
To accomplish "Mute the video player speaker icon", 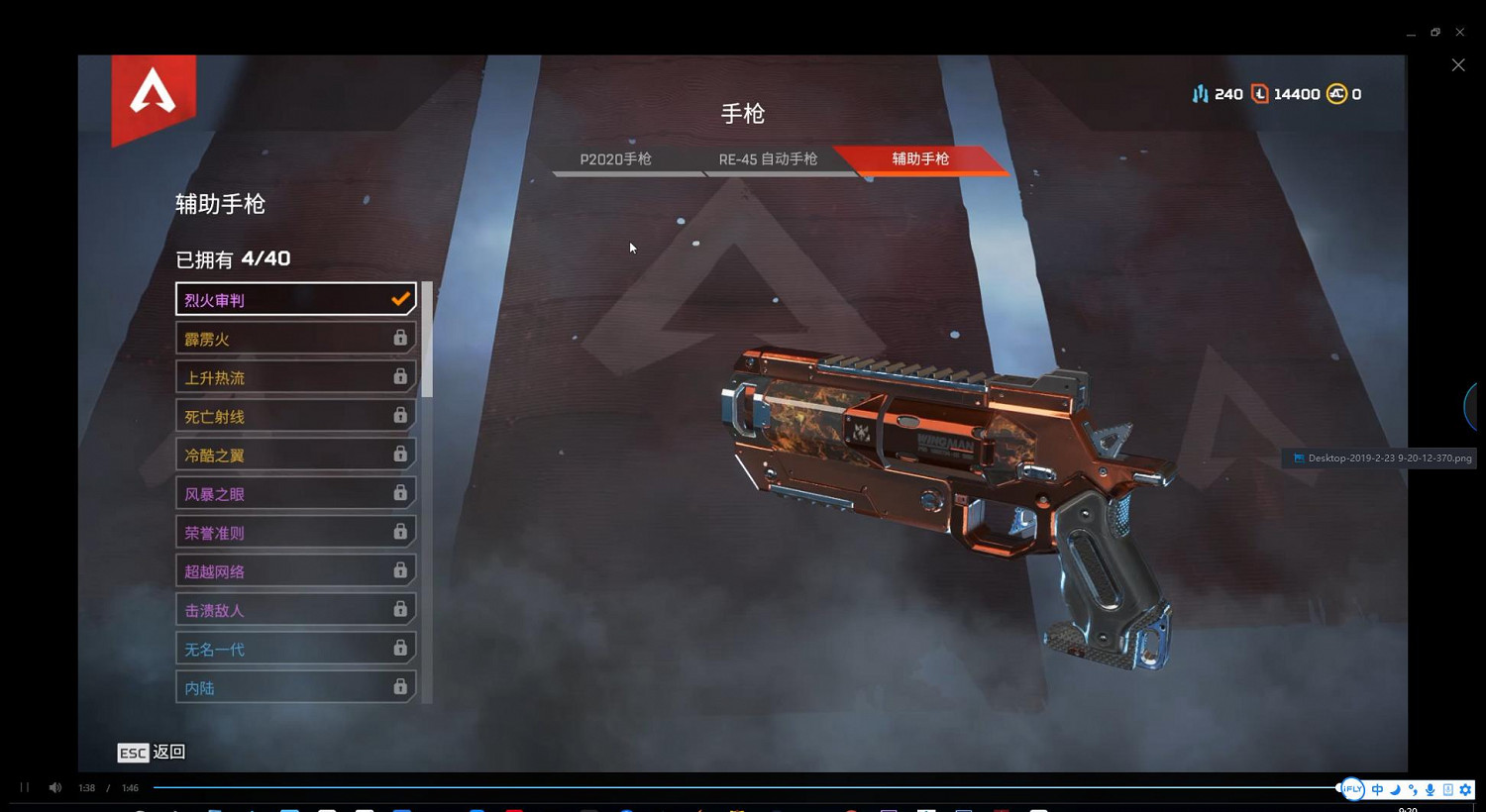I will click(54, 787).
